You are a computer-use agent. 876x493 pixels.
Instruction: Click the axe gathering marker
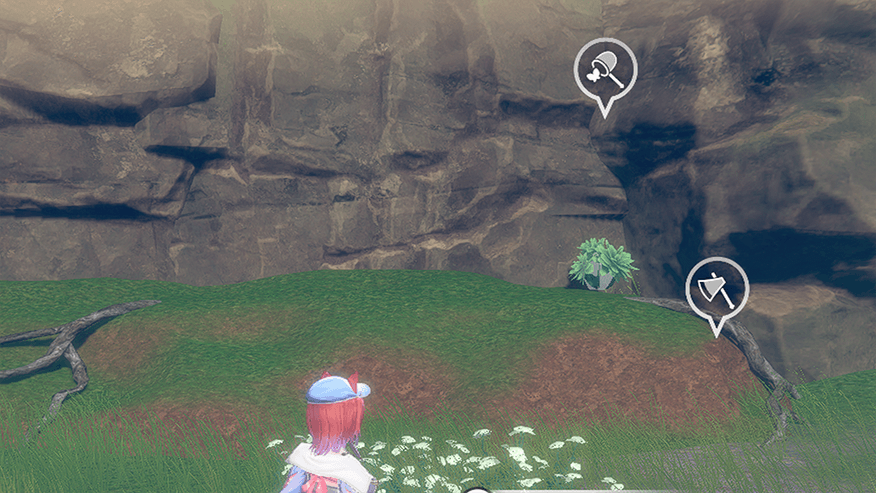[x=717, y=289]
